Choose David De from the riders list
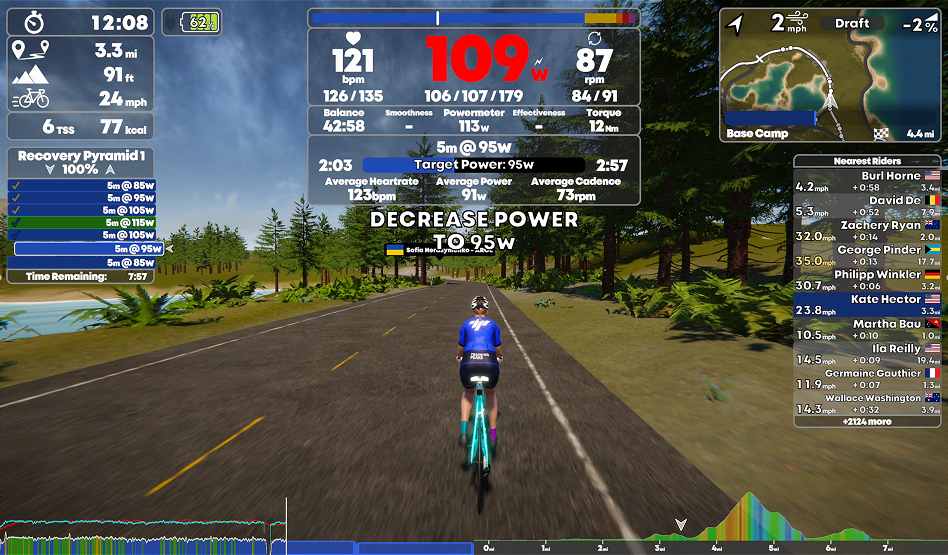The height and width of the screenshot is (555, 948). click(x=867, y=206)
